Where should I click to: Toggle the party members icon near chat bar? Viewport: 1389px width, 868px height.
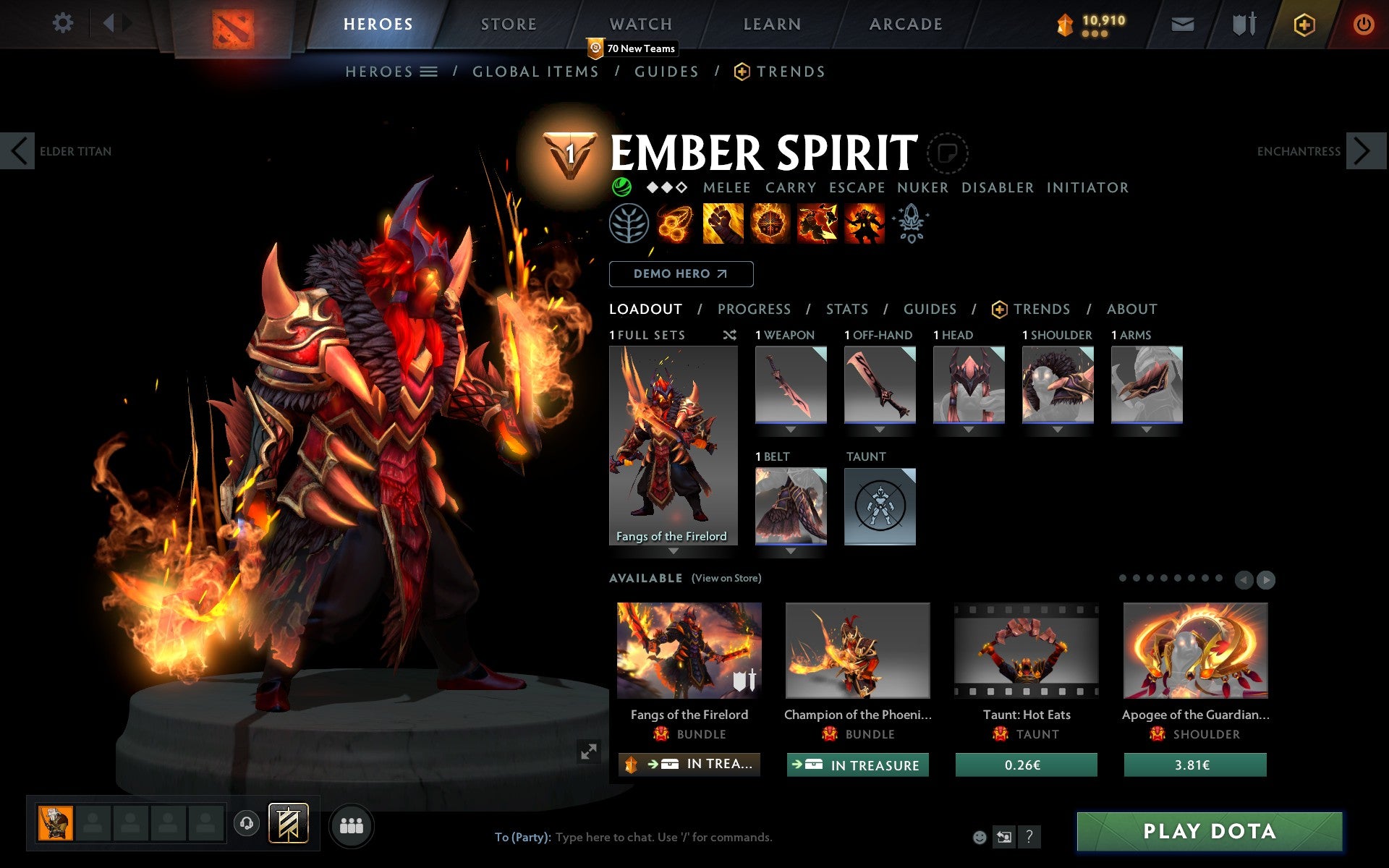[x=352, y=825]
